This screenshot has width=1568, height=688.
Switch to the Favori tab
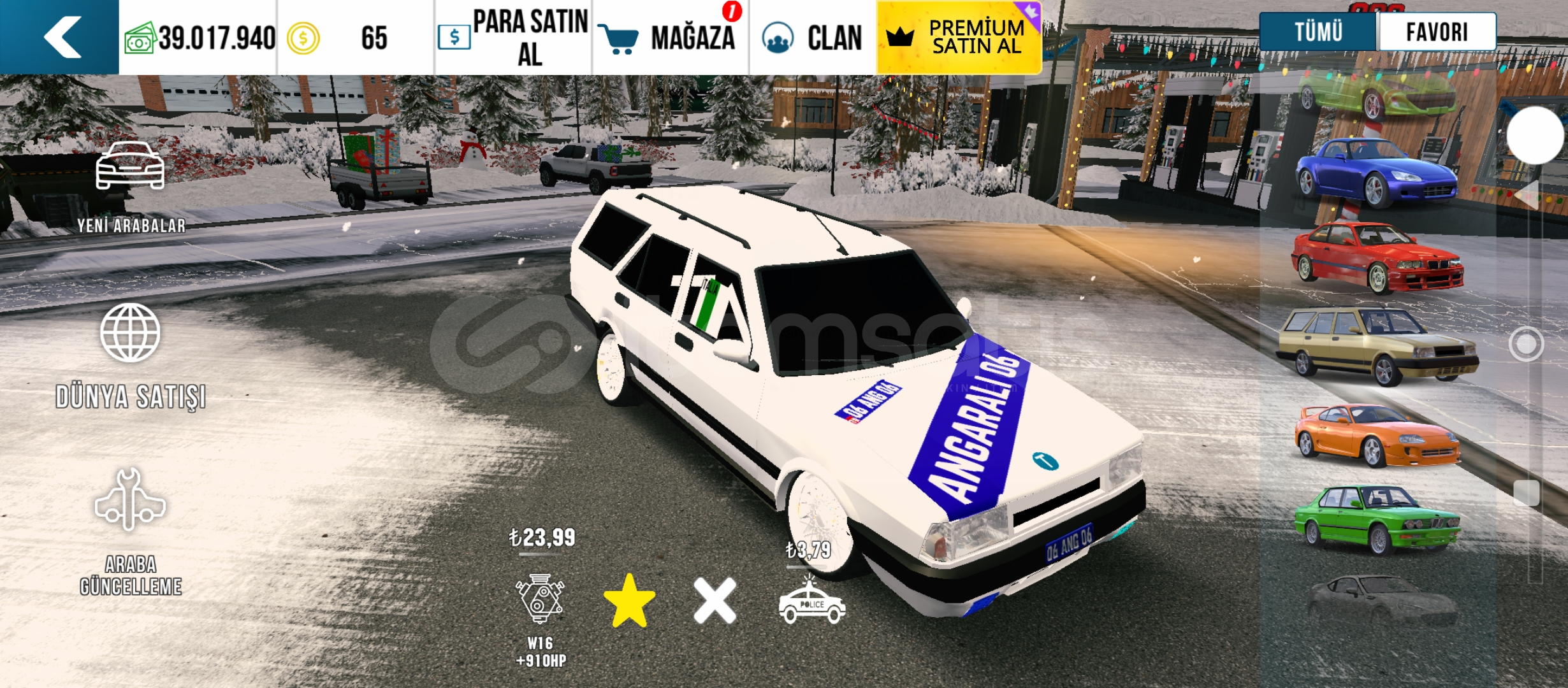[1437, 32]
